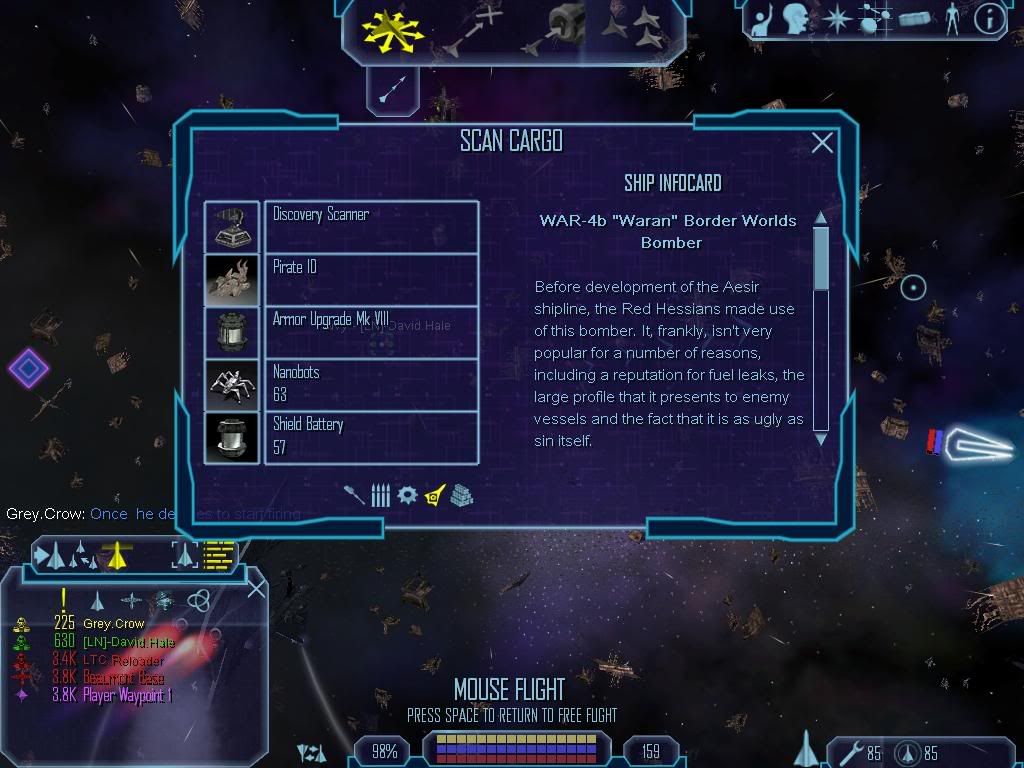Activate the join formation icon
Image resolution: width=1024 pixels, height=768 pixels.
(x=635, y=28)
